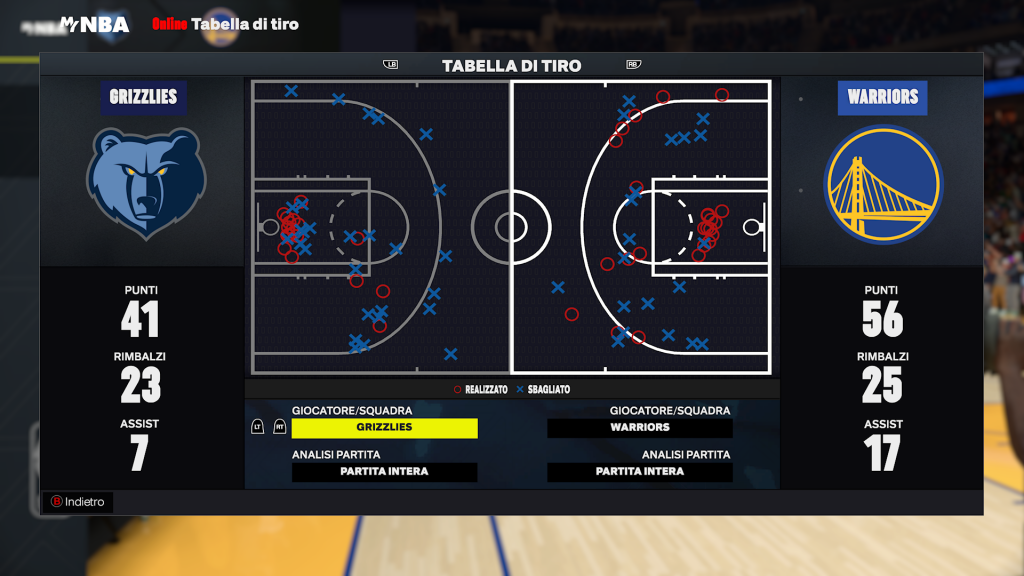Select the highlighted Grizzlies player/team selector

[x=385, y=427]
